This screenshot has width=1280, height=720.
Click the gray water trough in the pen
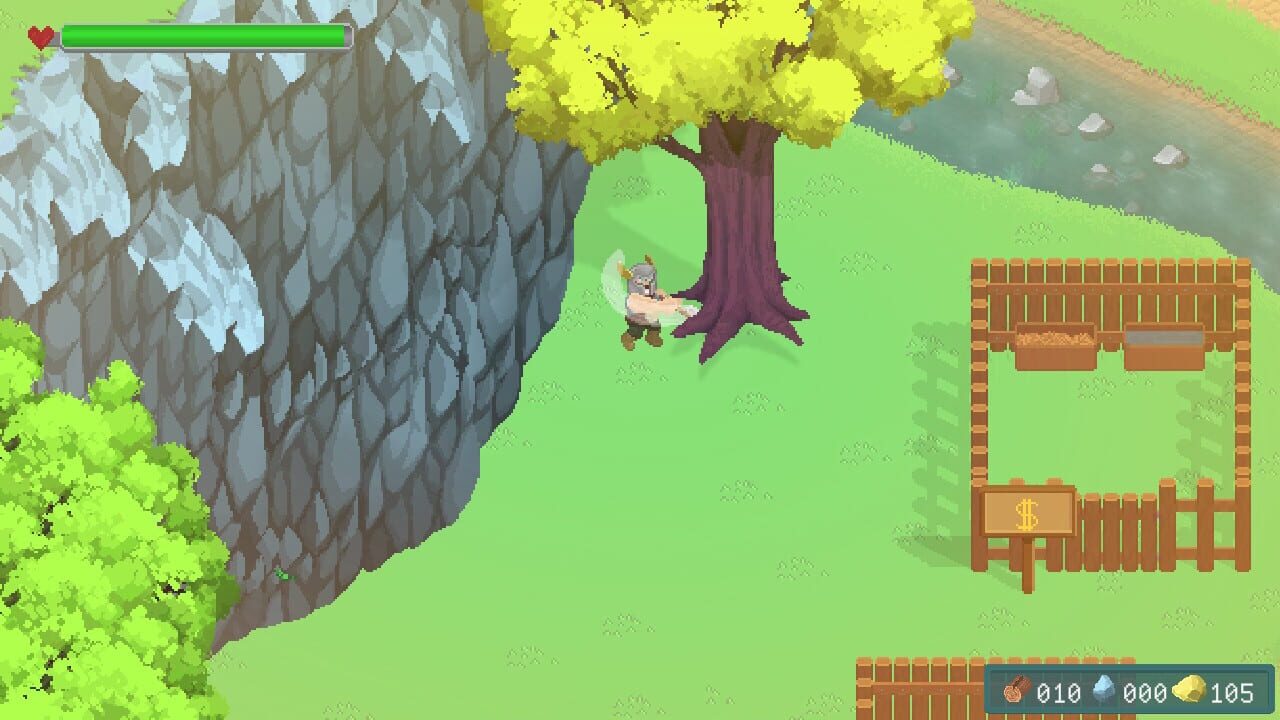pos(1164,342)
